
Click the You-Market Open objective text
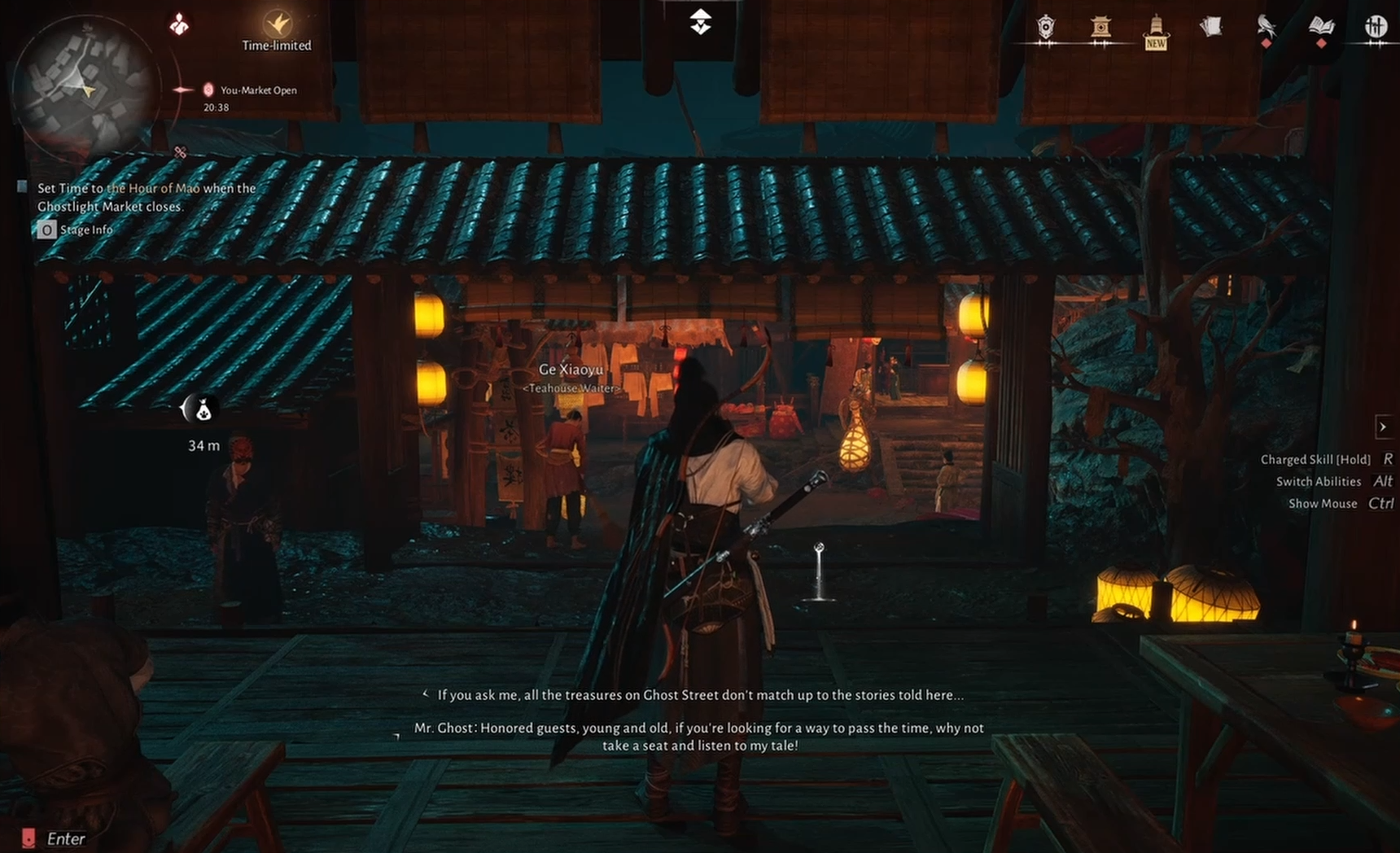(258, 91)
